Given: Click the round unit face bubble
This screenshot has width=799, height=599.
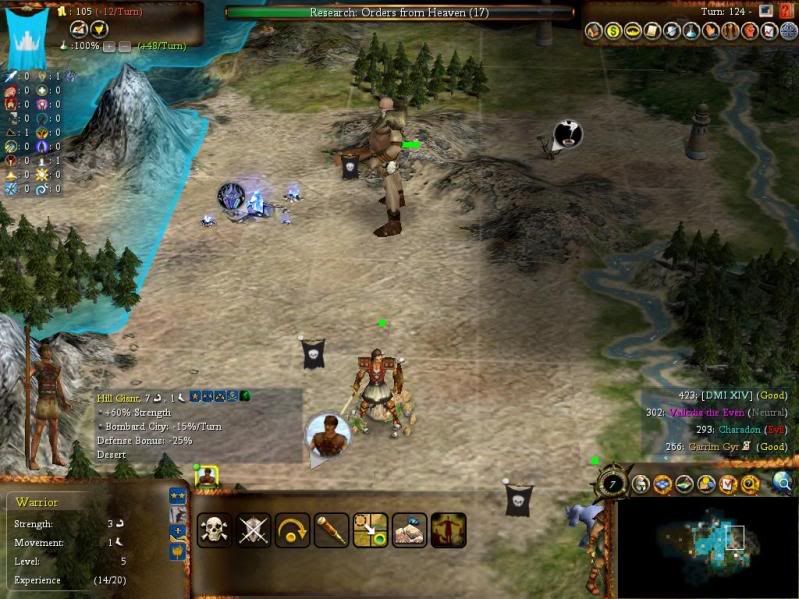Looking at the screenshot, I should (x=328, y=435).
